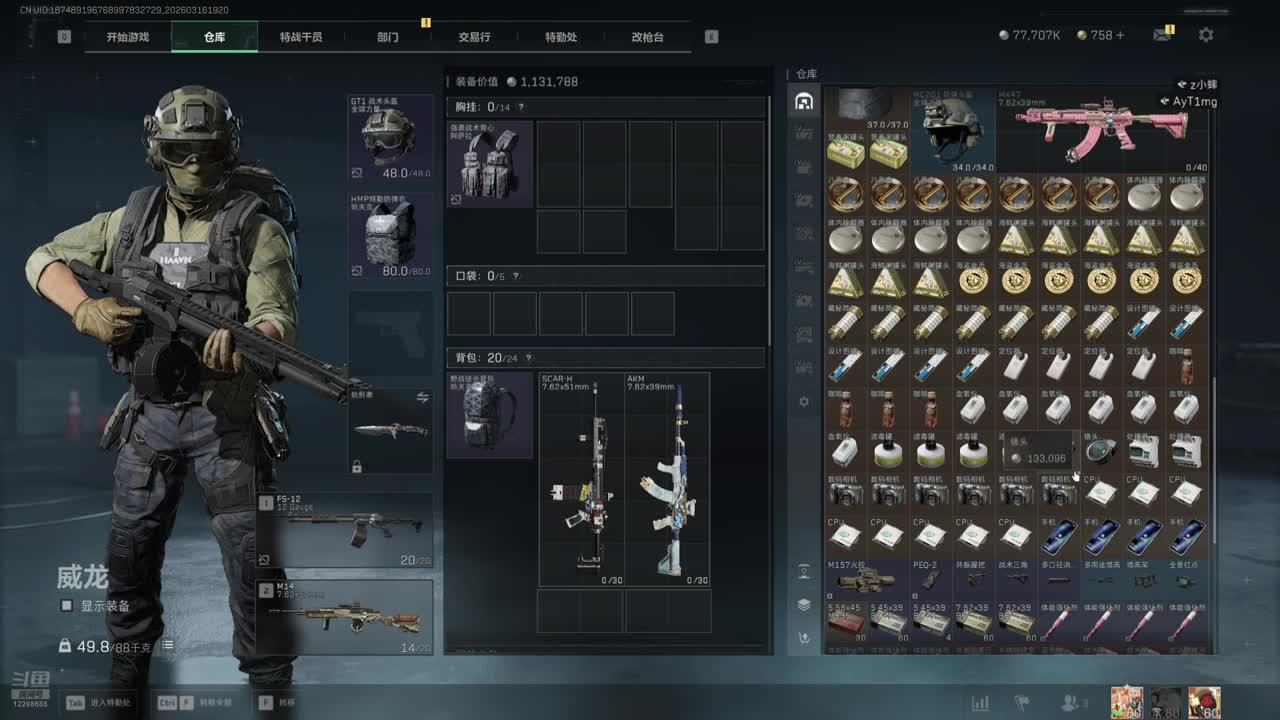This screenshot has width=1280, height=720.
Task: Click the chest rig vest item
Action: point(489,165)
